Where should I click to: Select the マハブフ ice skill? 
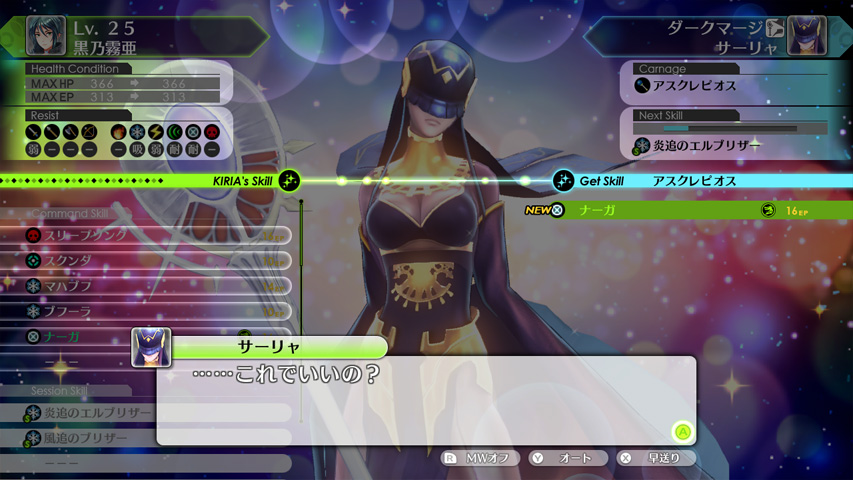coord(150,286)
